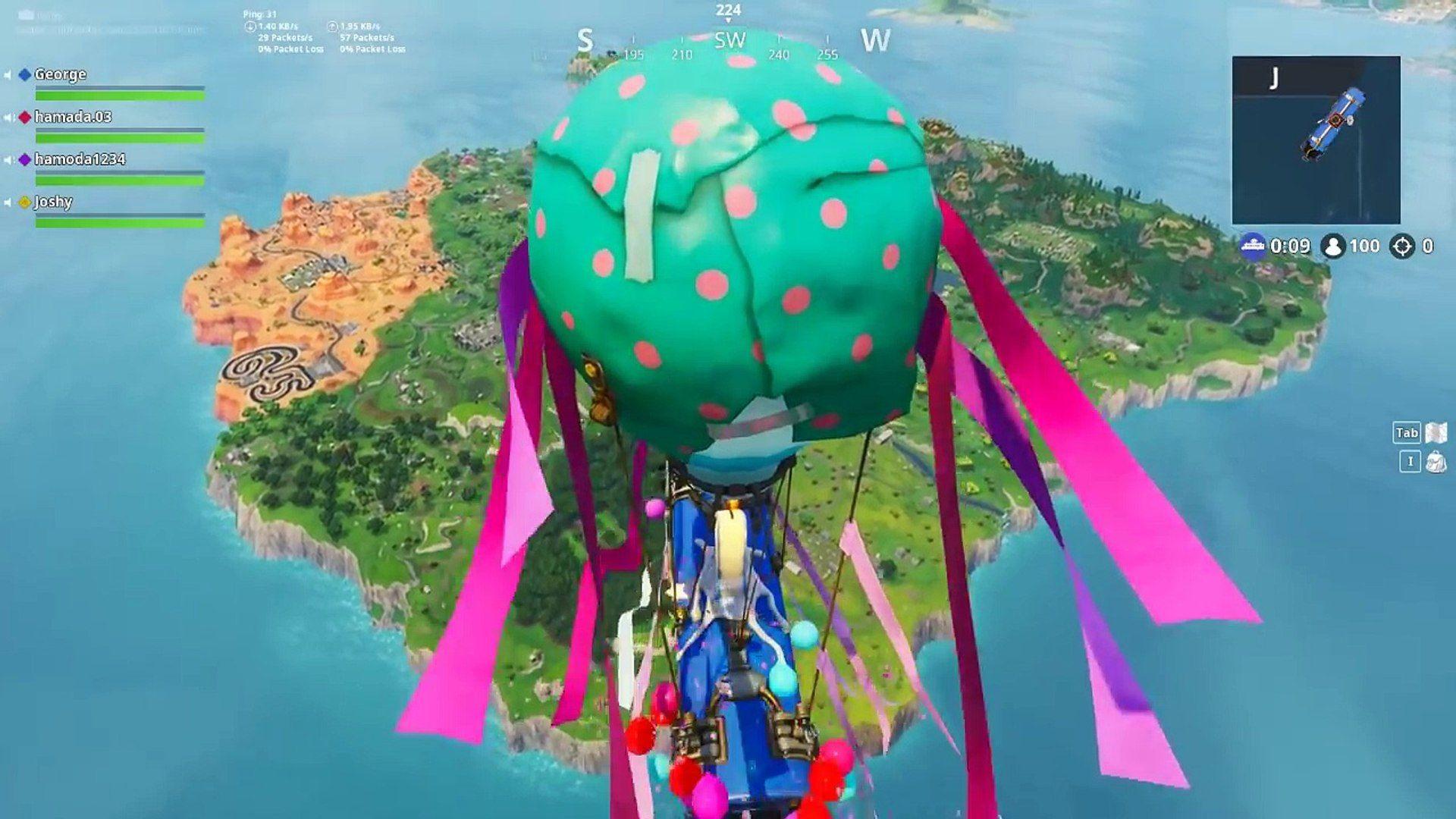This screenshot has width=1456, height=819.
Task: Choose teammate hamoda1234 from the squad list
Action: pyautogui.click(x=80, y=159)
